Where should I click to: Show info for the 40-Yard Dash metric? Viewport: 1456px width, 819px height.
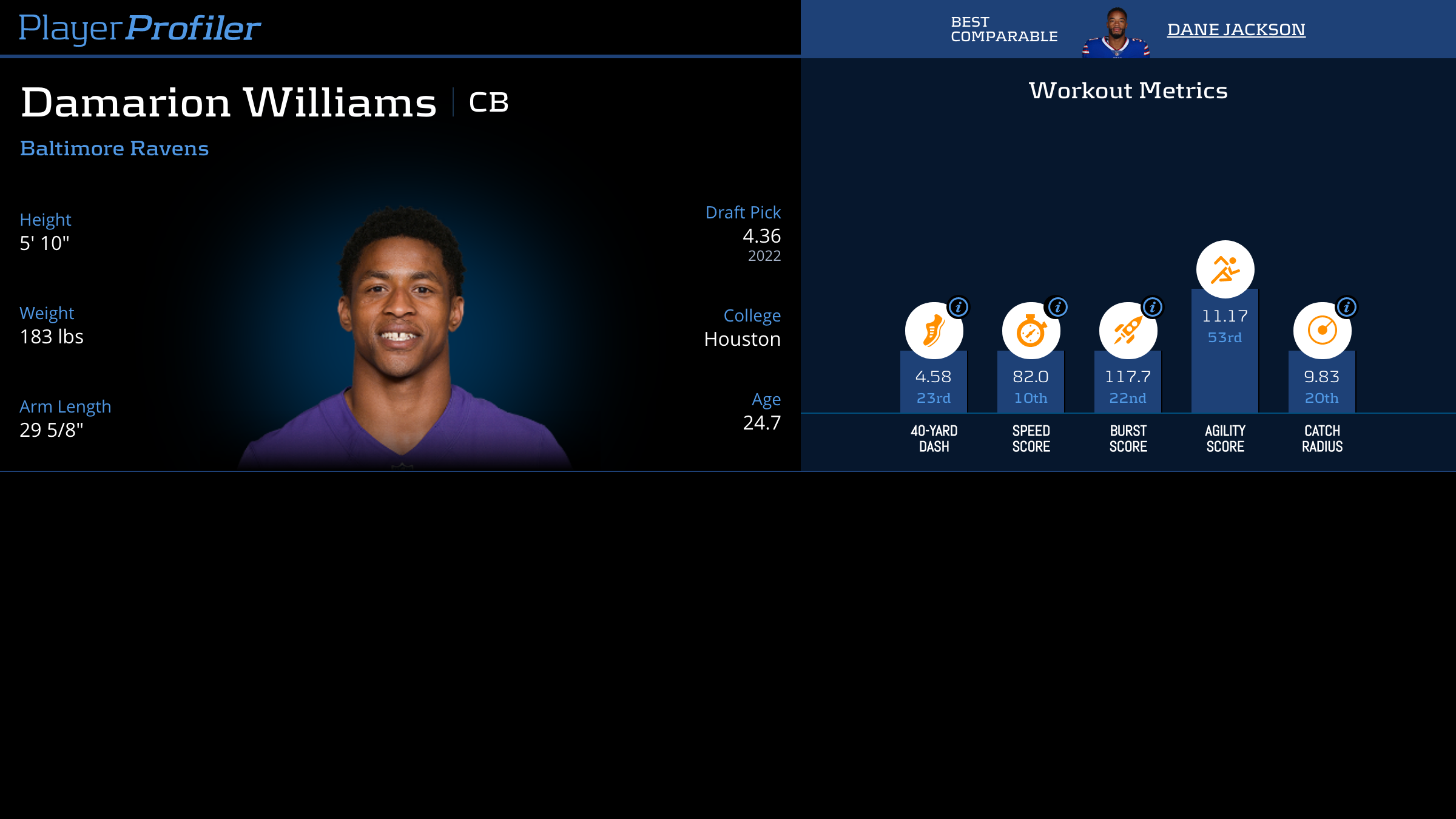tap(959, 307)
